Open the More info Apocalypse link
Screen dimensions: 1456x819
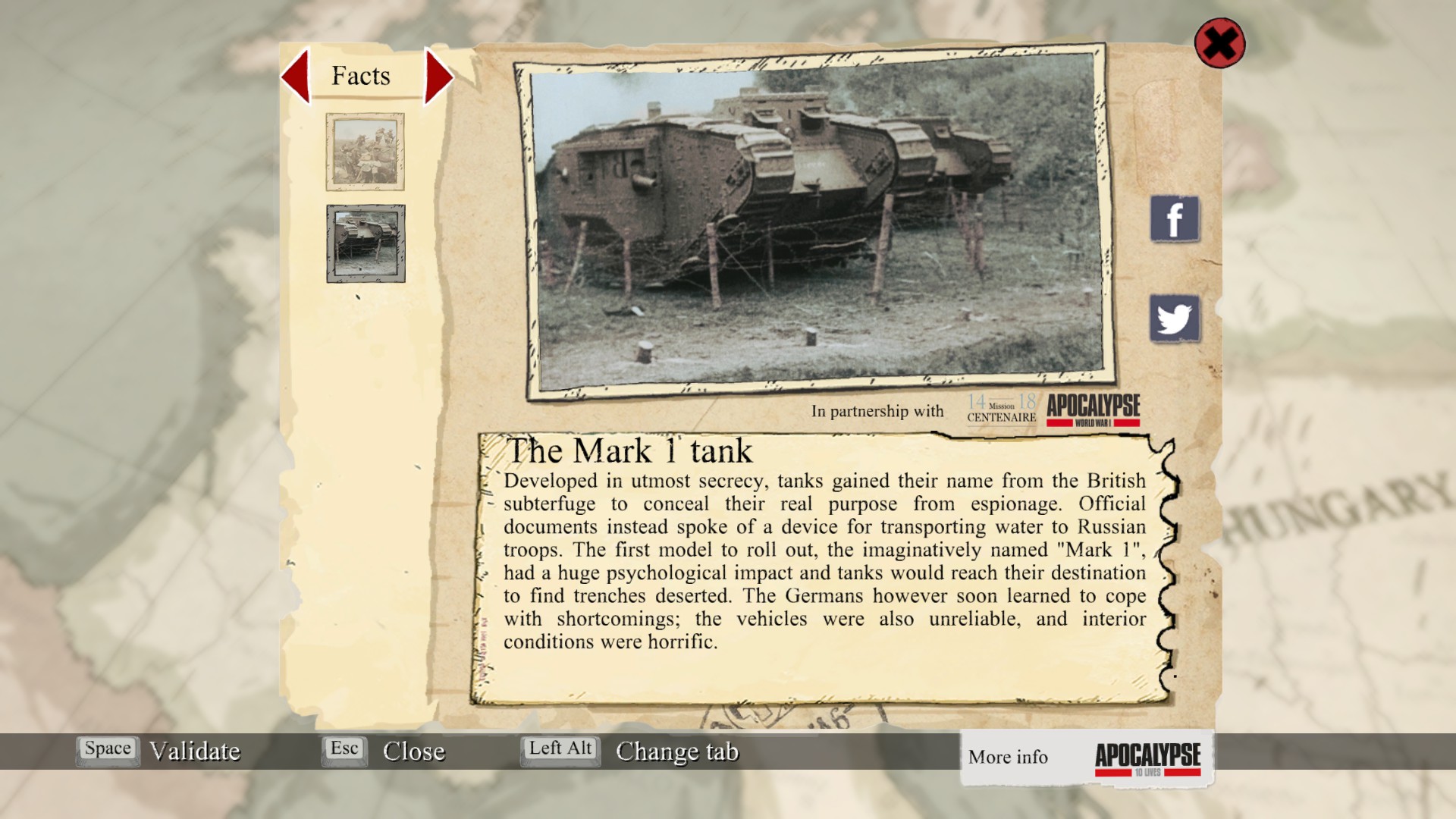click(1086, 758)
